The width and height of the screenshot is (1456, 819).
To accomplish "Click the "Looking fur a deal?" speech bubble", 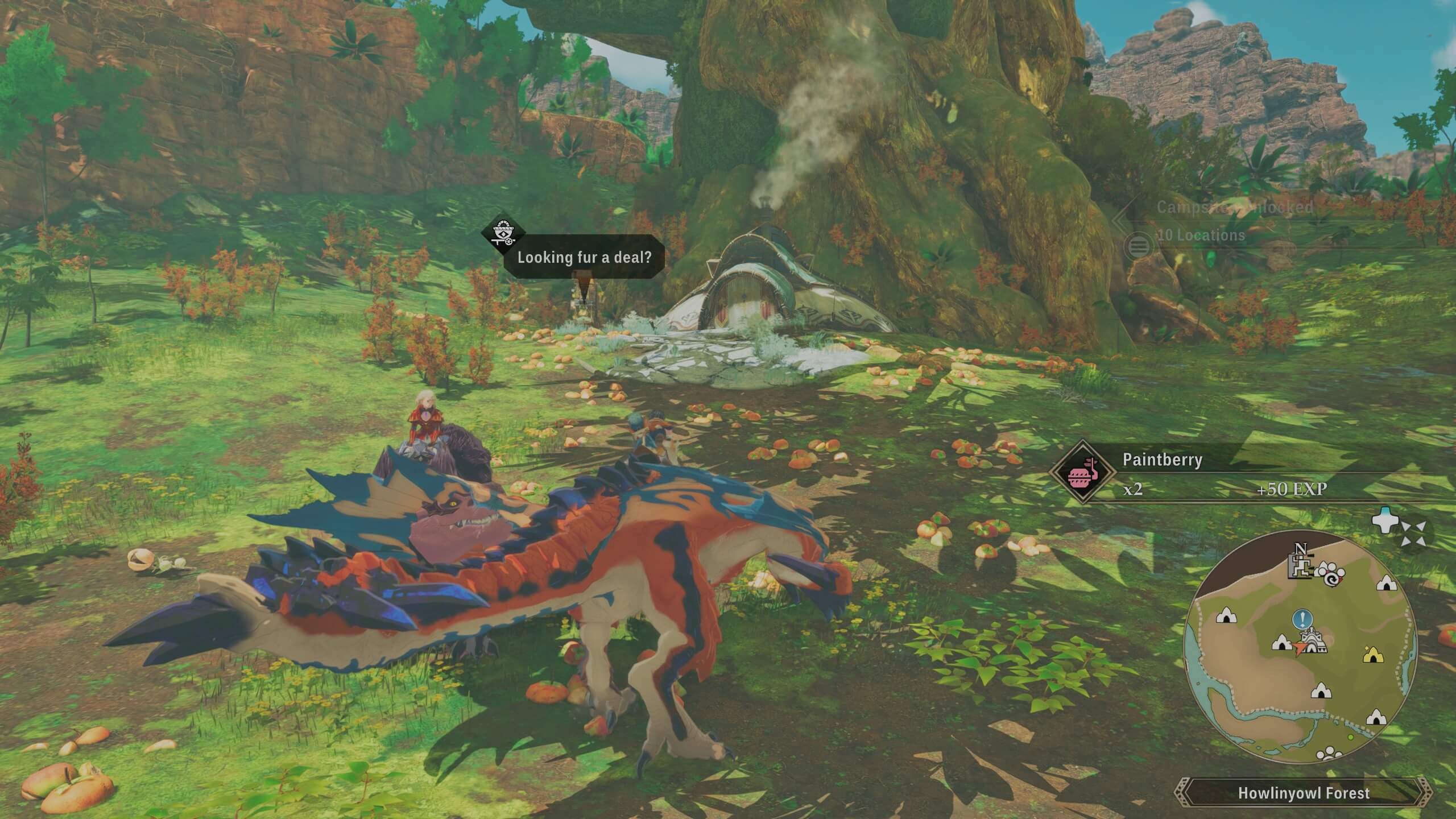I will pyautogui.click(x=584, y=257).
